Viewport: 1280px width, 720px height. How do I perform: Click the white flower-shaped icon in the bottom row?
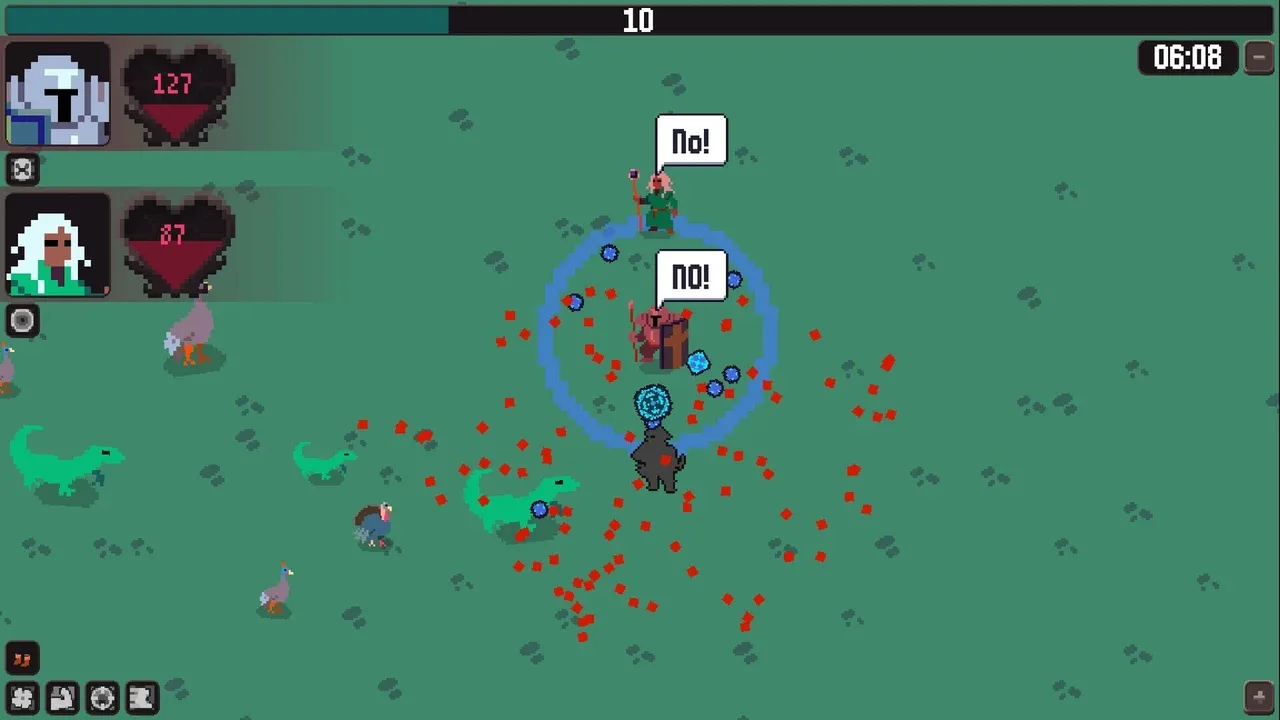pyautogui.click(x=22, y=697)
